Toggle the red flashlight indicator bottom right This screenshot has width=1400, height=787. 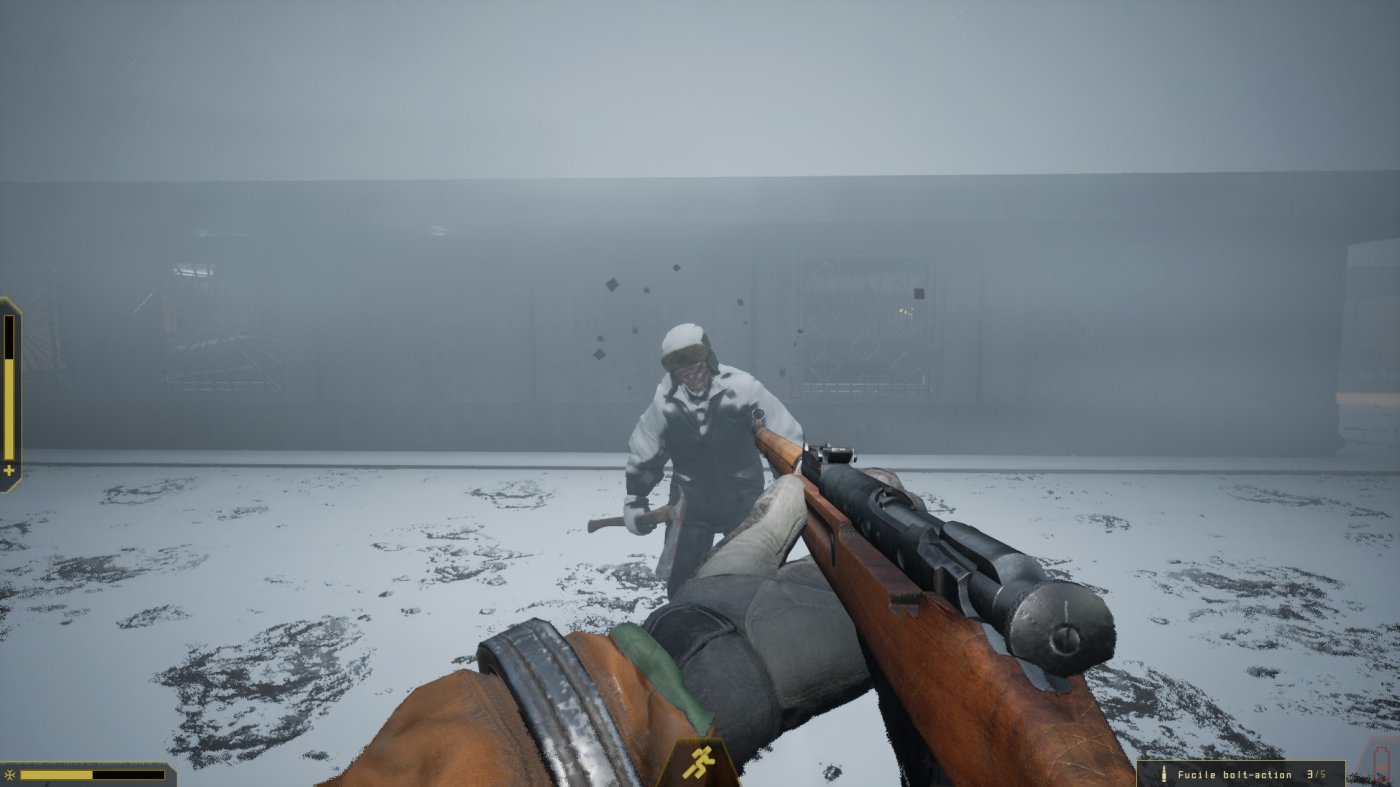coord(1383,768)
